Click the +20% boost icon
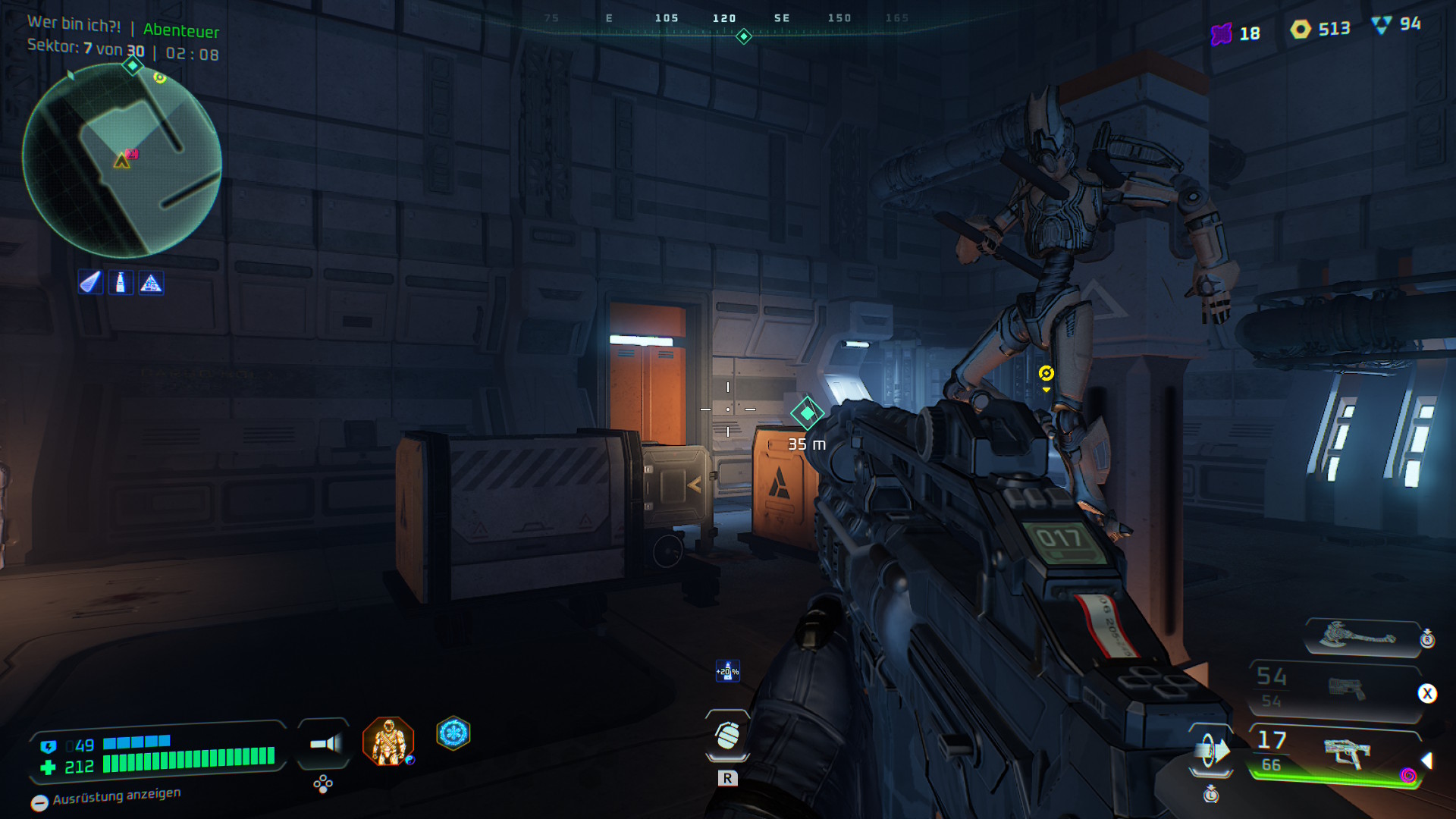 727,671
